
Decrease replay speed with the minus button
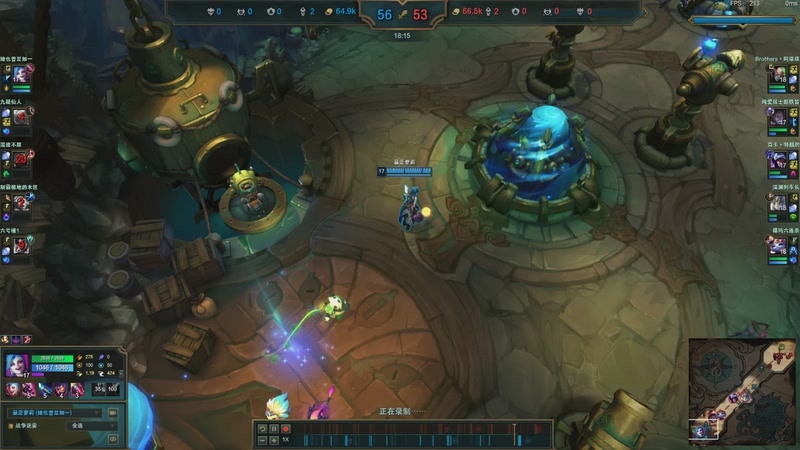(x=262, y=440)
